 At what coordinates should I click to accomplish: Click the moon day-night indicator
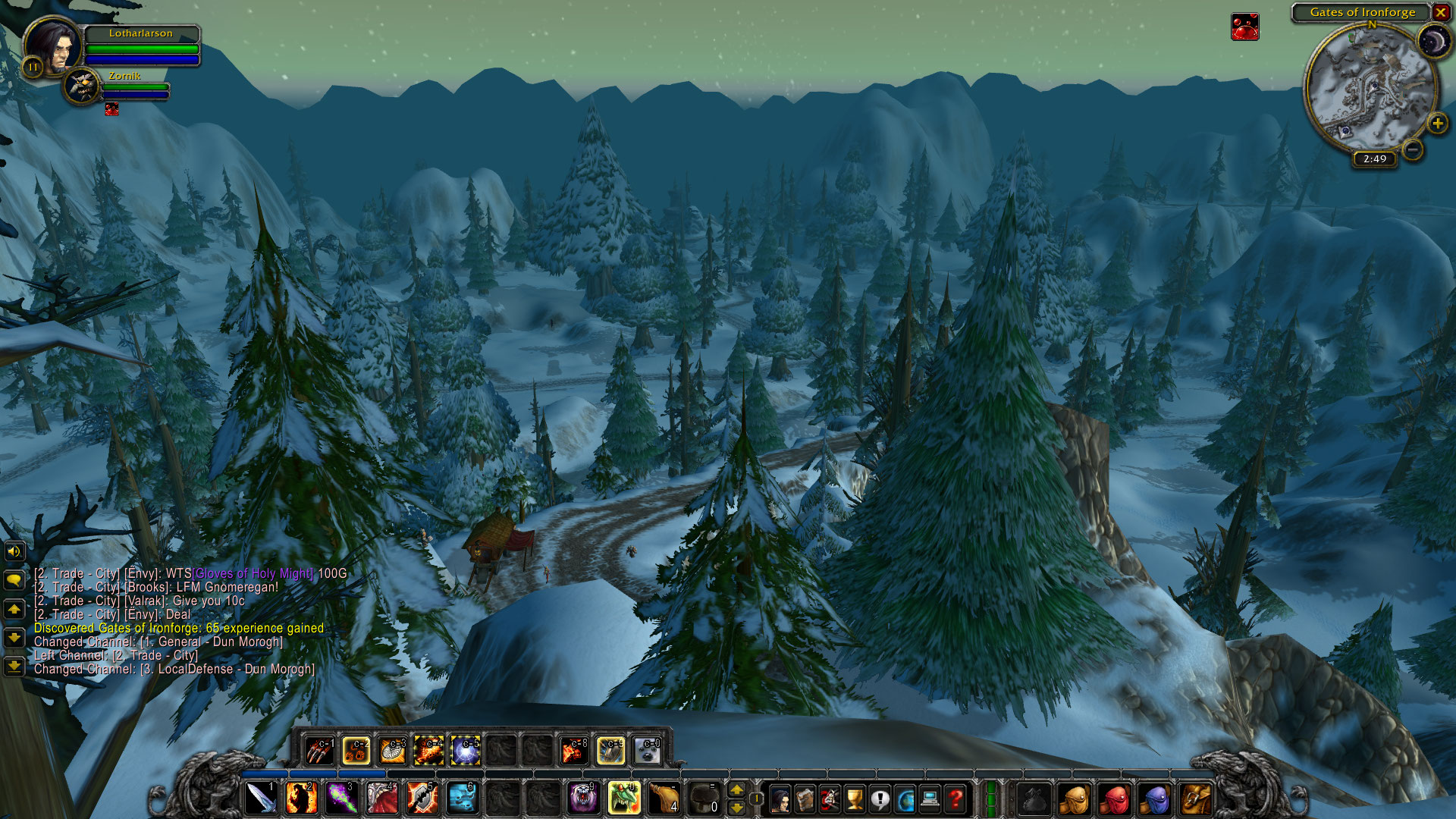point(1432,41)
